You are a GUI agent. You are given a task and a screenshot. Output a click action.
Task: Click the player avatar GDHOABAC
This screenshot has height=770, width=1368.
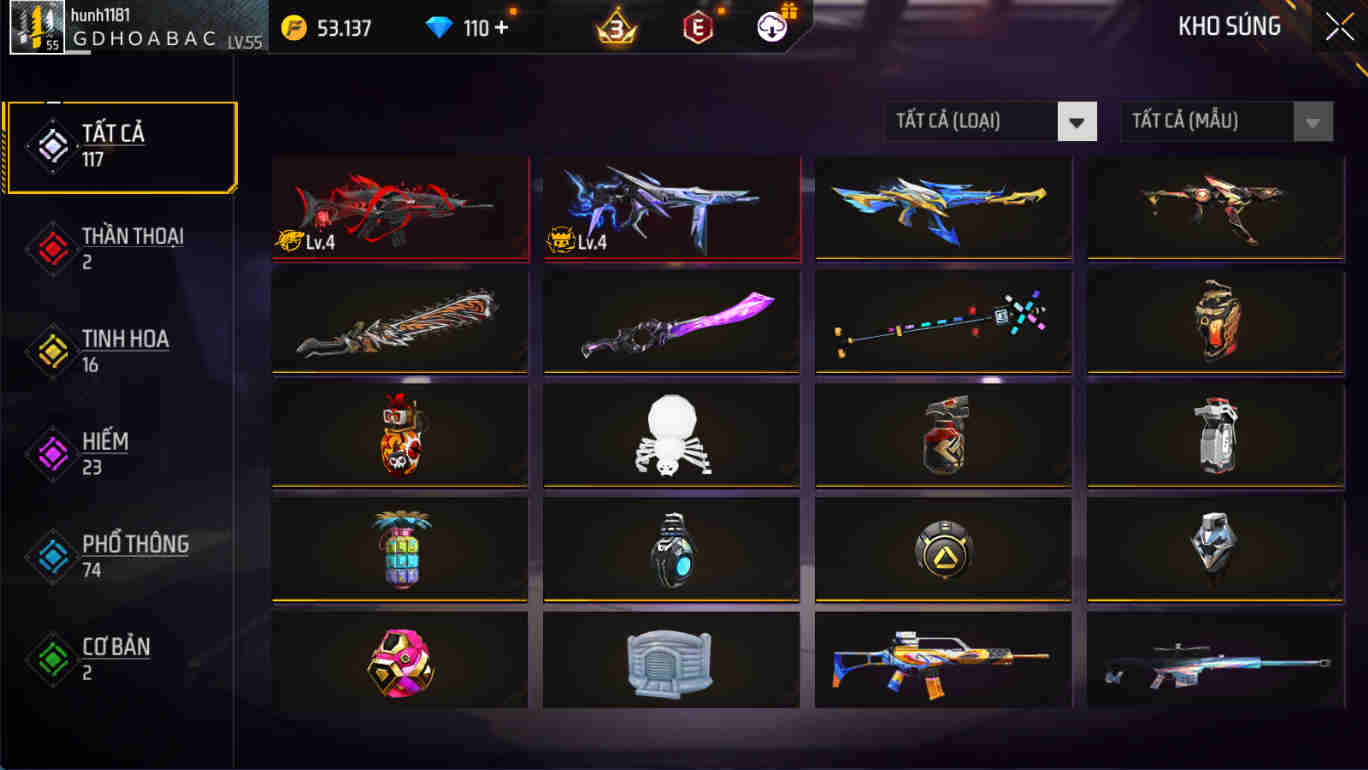coord(35,27)
